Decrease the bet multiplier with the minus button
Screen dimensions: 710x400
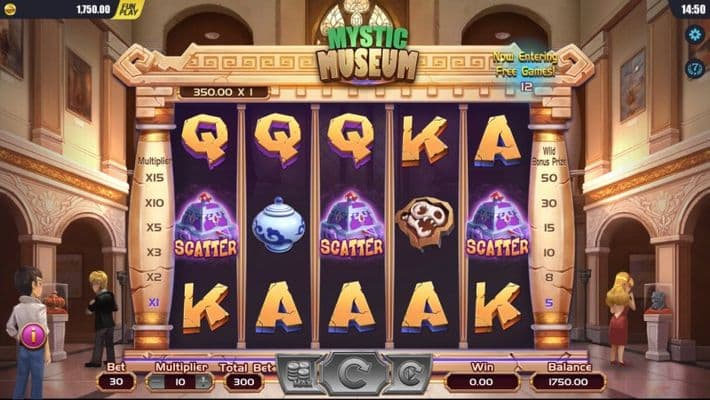(x=158, y=381)
